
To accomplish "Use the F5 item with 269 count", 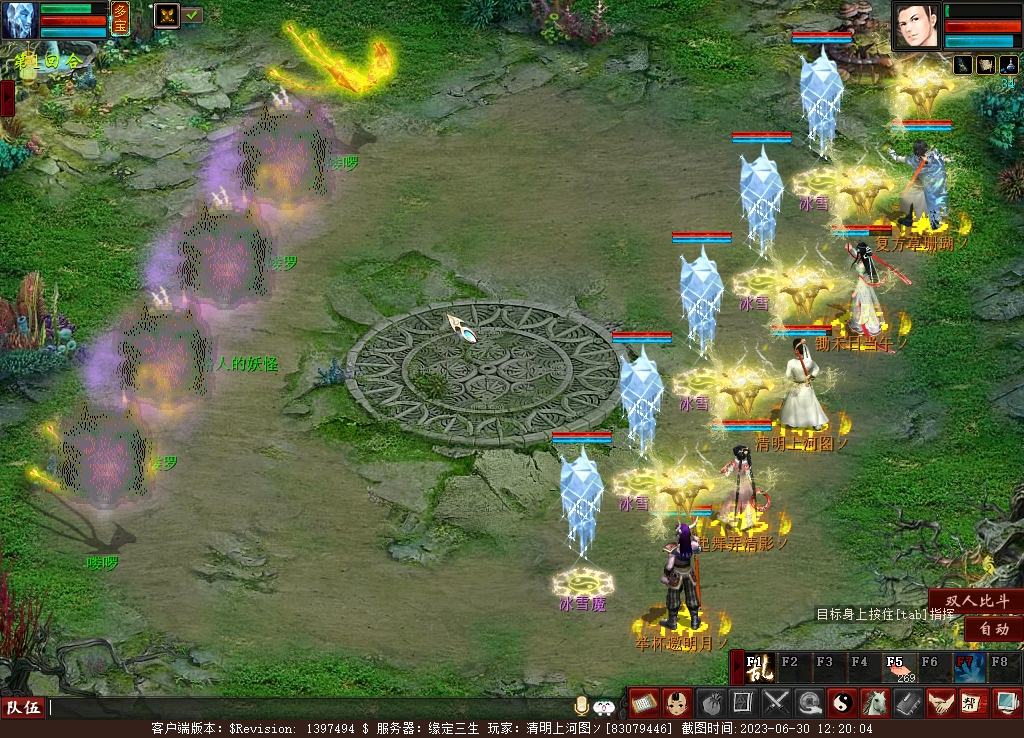I will pos(899,667).
